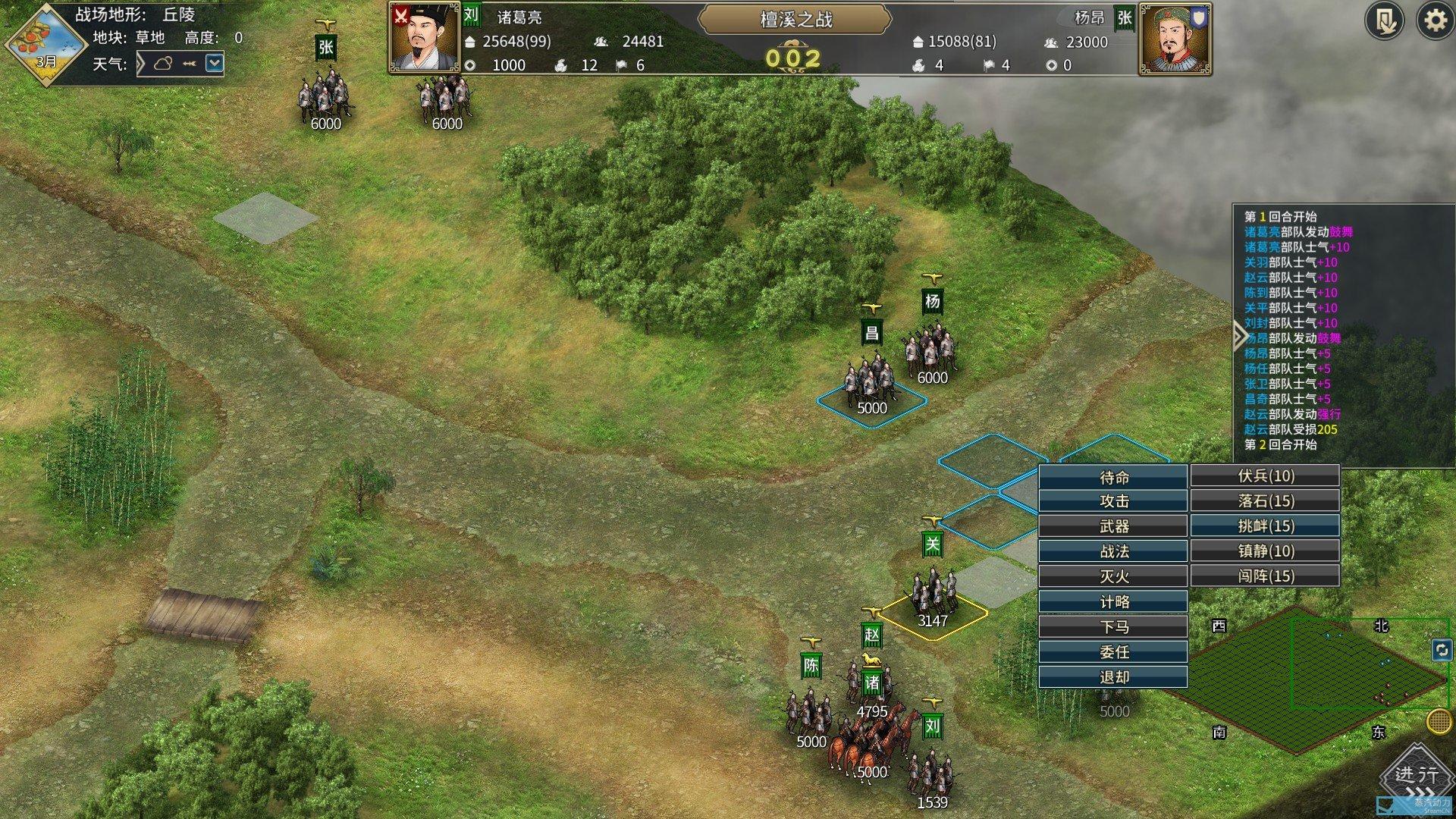
Task: Click the 灭火 extinguish fire command
Action: pyautogui.click(x=1112, y=576)
